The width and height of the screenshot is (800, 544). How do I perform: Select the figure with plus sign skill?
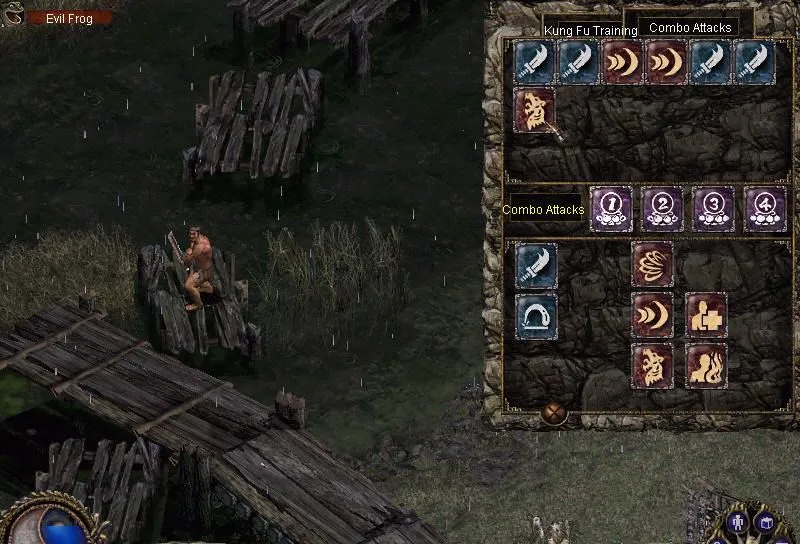(706, 315)
